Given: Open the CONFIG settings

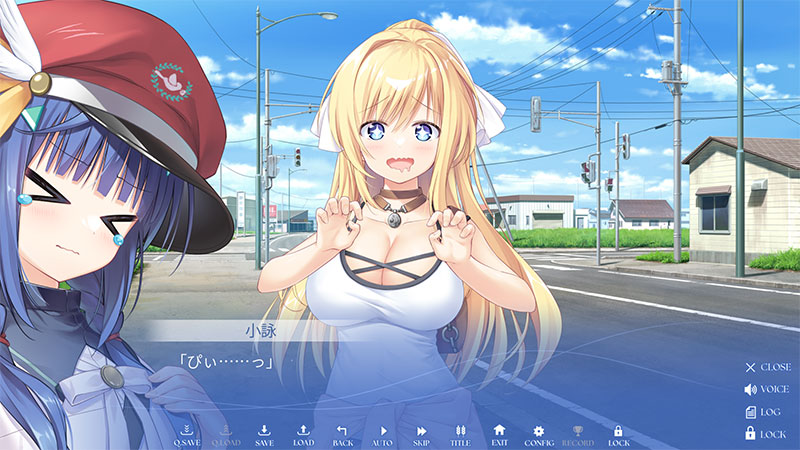Looking at the screenshot, I should [538, 434].
